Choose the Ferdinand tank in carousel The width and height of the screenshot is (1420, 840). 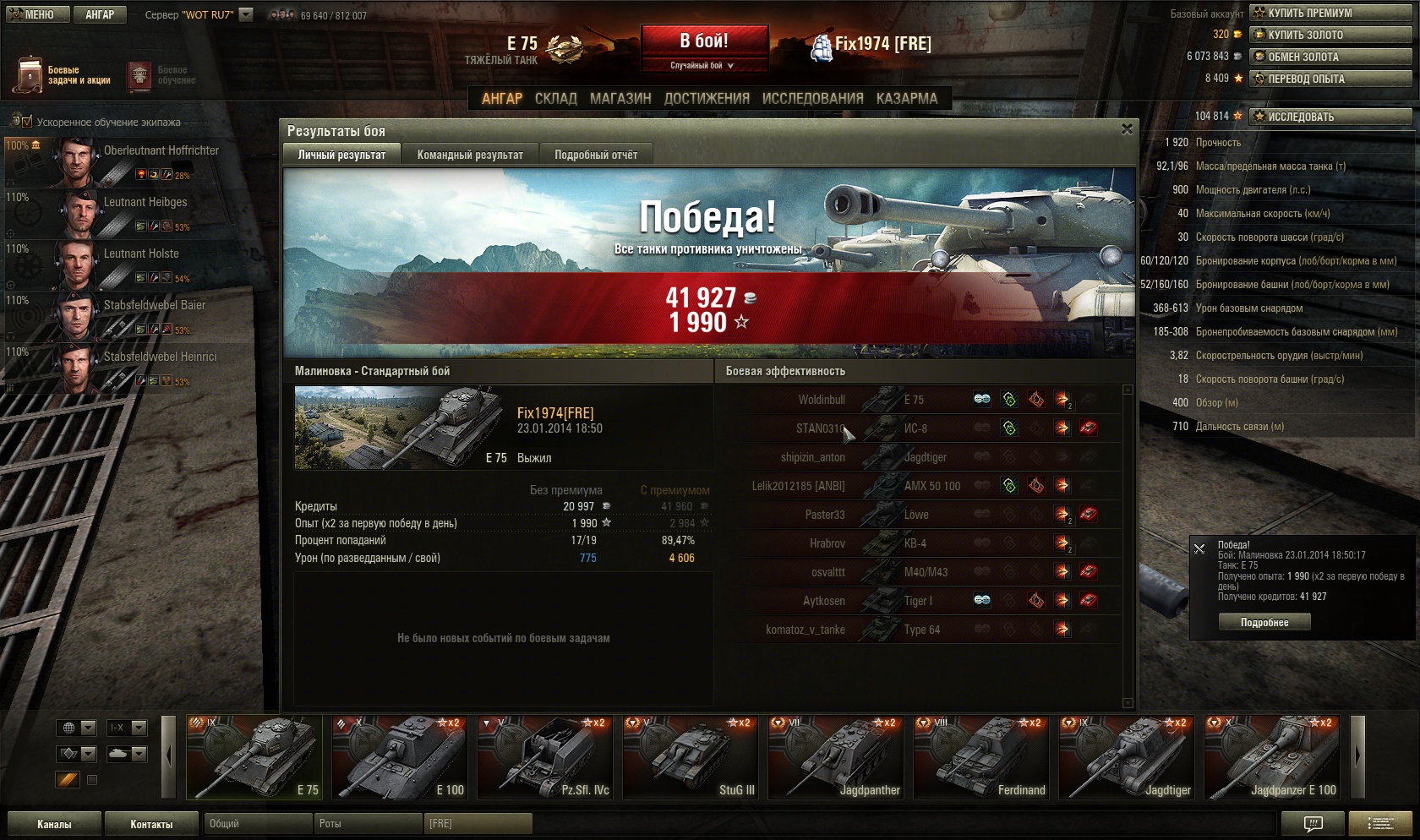981,757
